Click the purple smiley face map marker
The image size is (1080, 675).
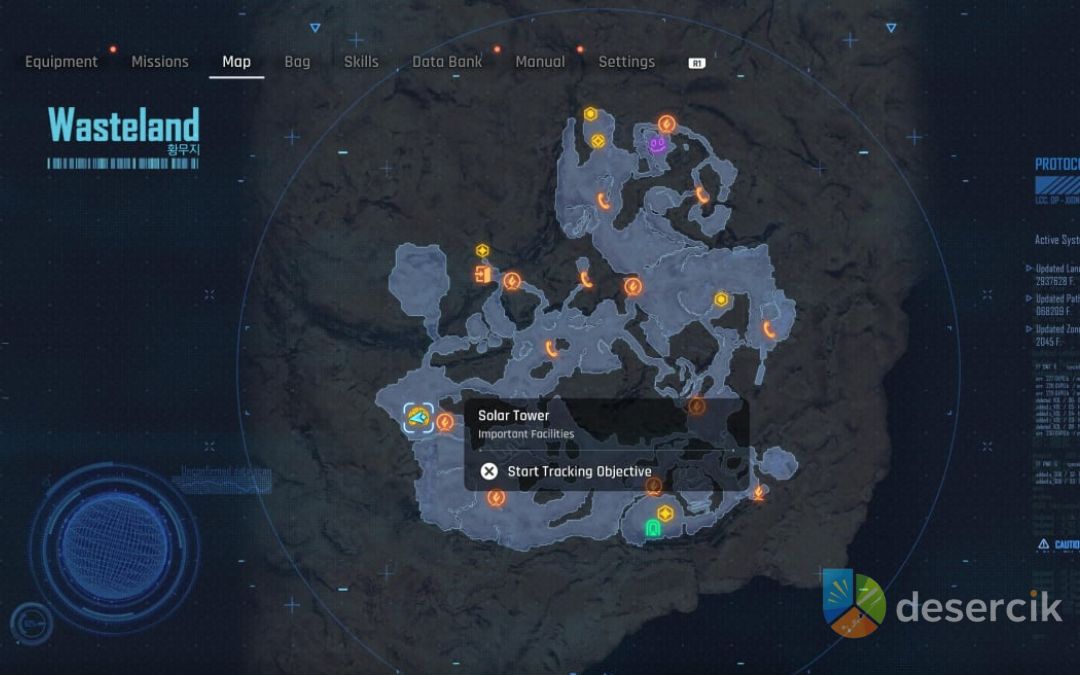tap(658, 145)
